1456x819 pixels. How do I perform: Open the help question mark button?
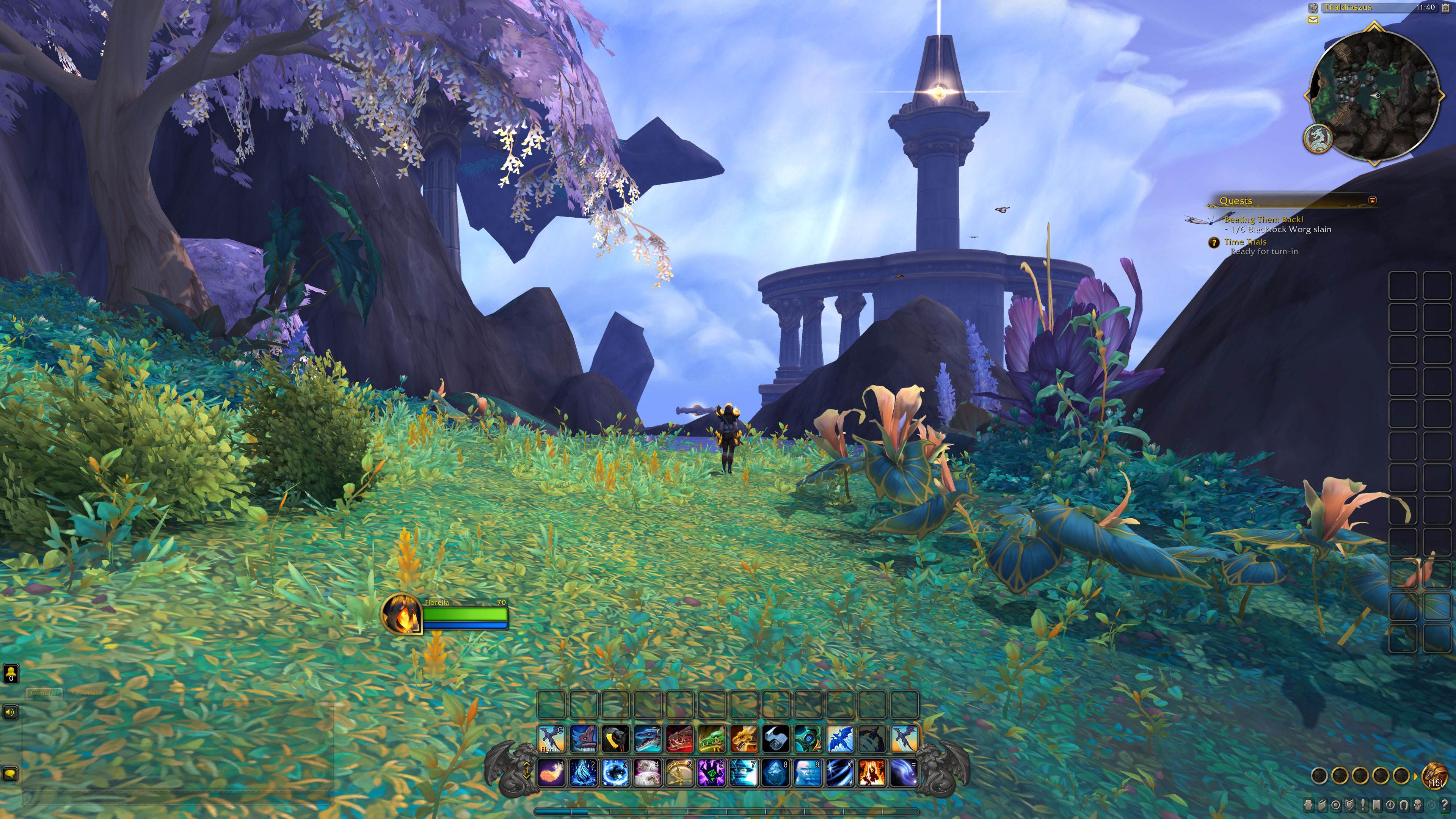tap(1445, 805)
